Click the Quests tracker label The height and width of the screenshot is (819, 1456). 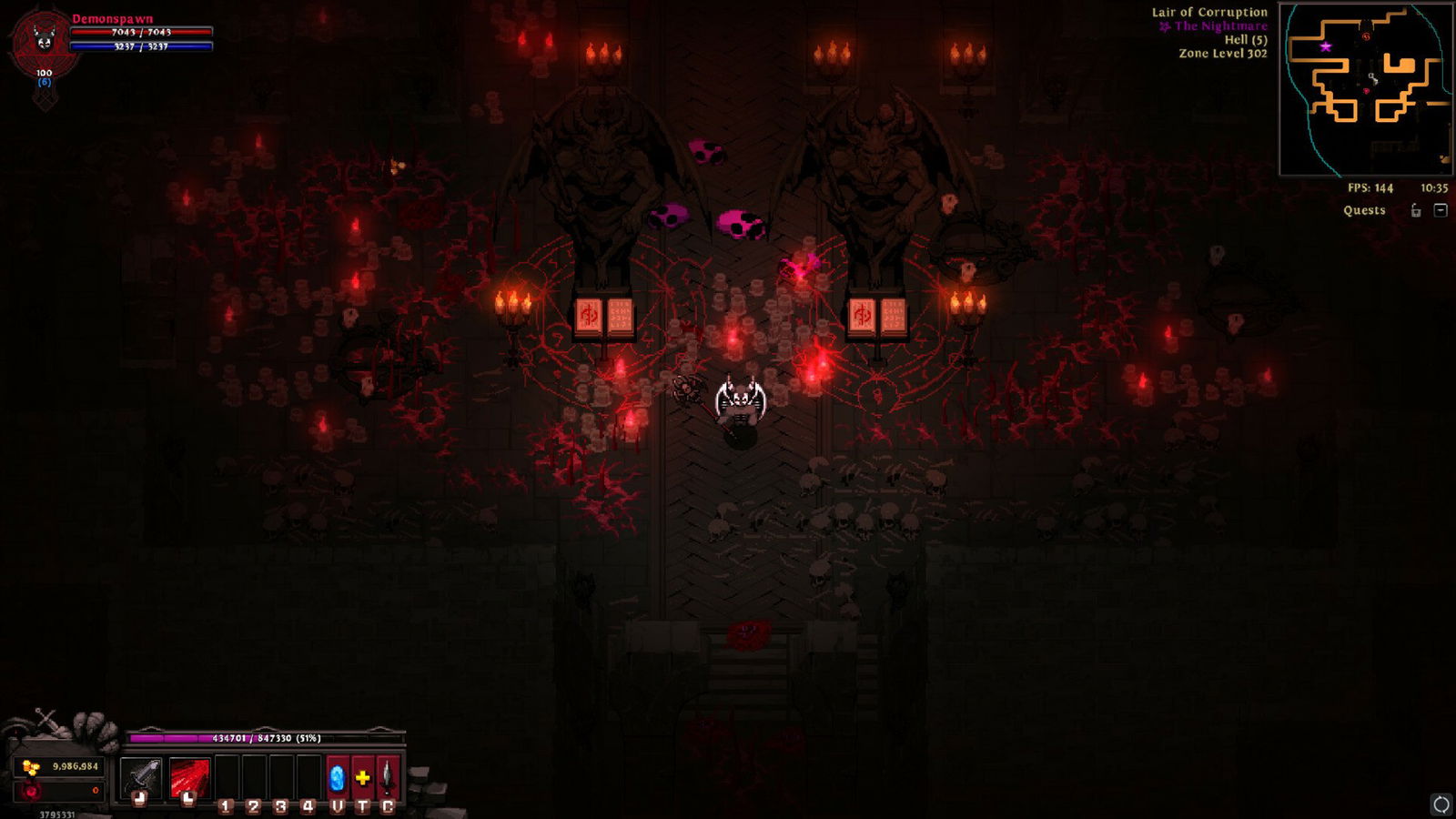click(1364, 210)
